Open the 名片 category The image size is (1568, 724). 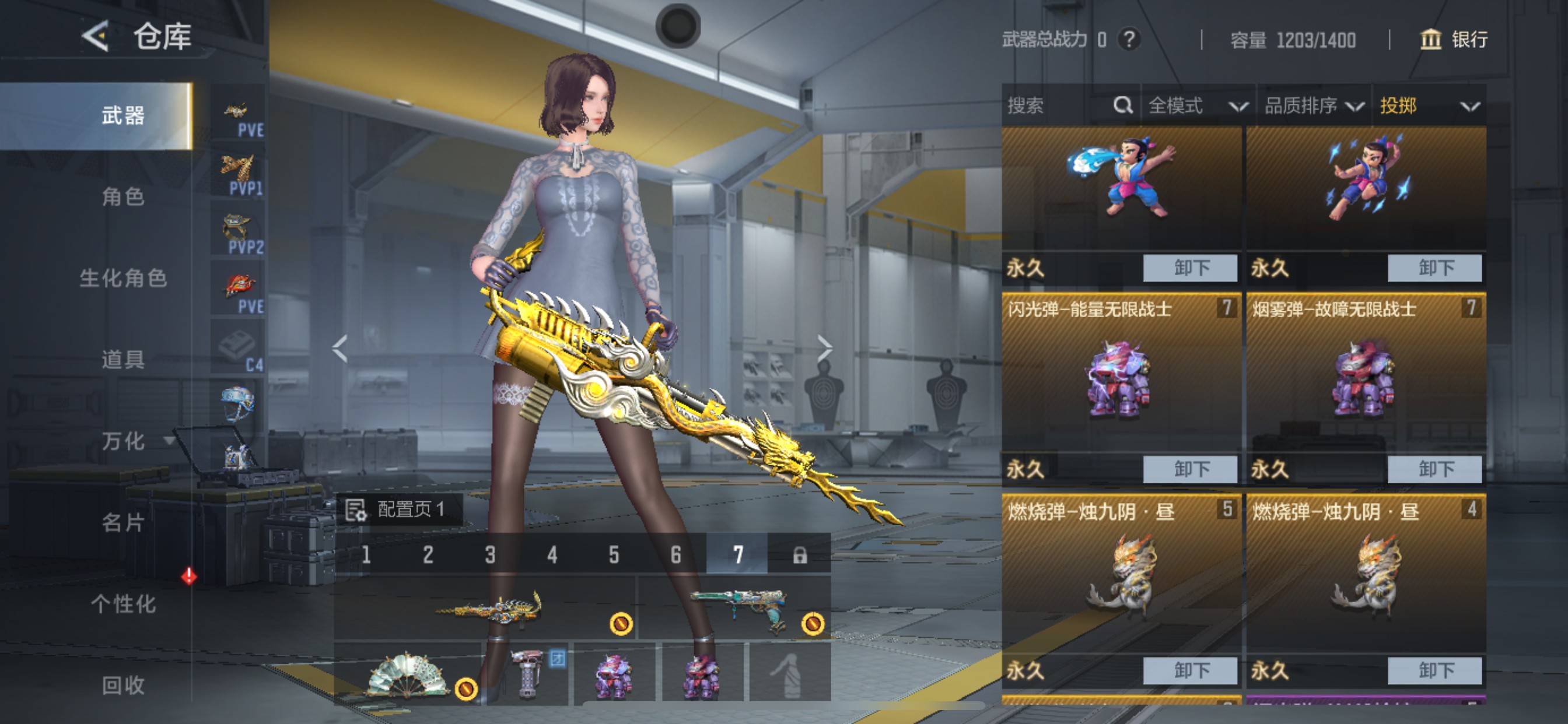tap(123, 523)
